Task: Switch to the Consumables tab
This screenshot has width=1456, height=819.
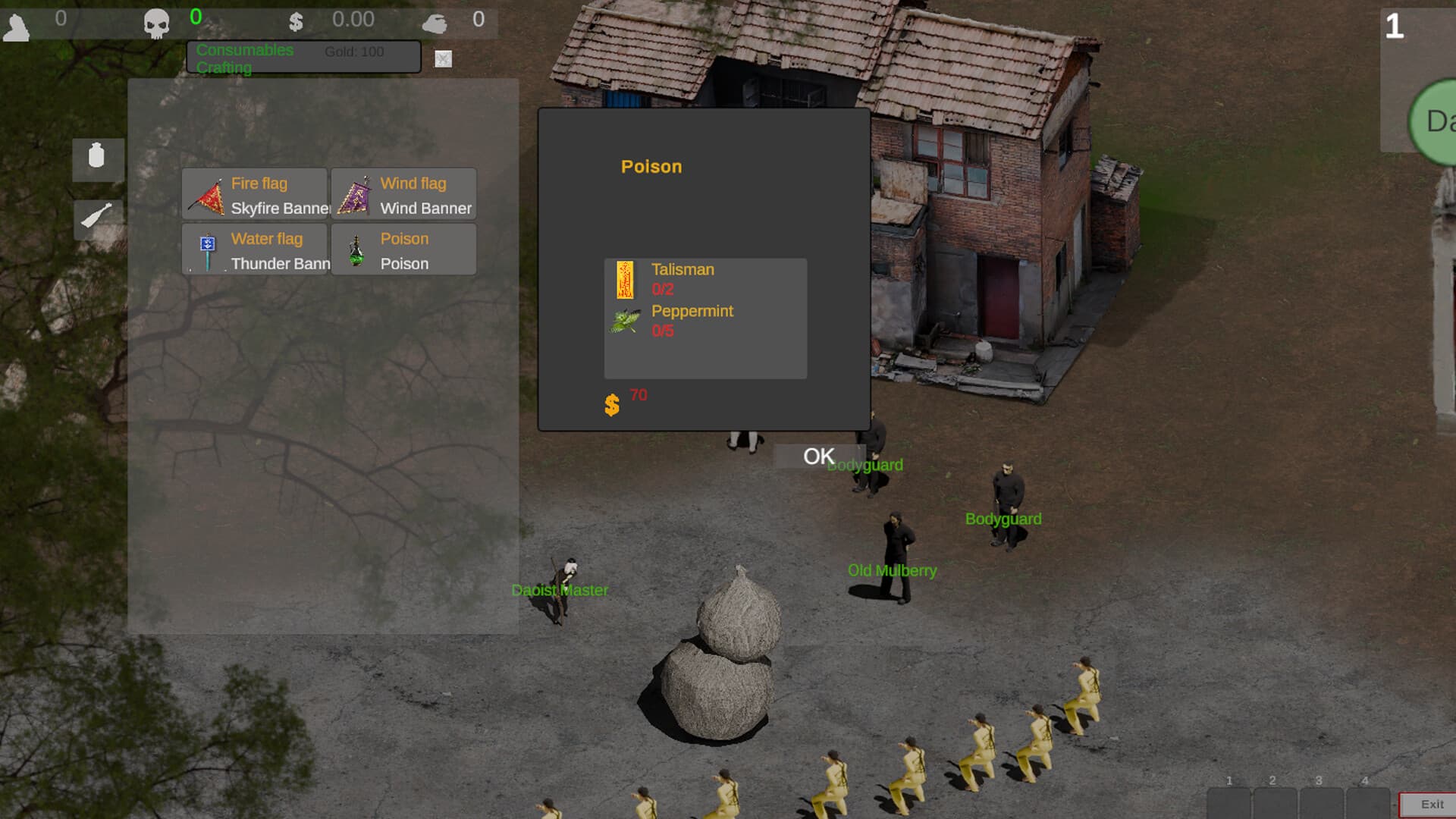Action: 244,50
